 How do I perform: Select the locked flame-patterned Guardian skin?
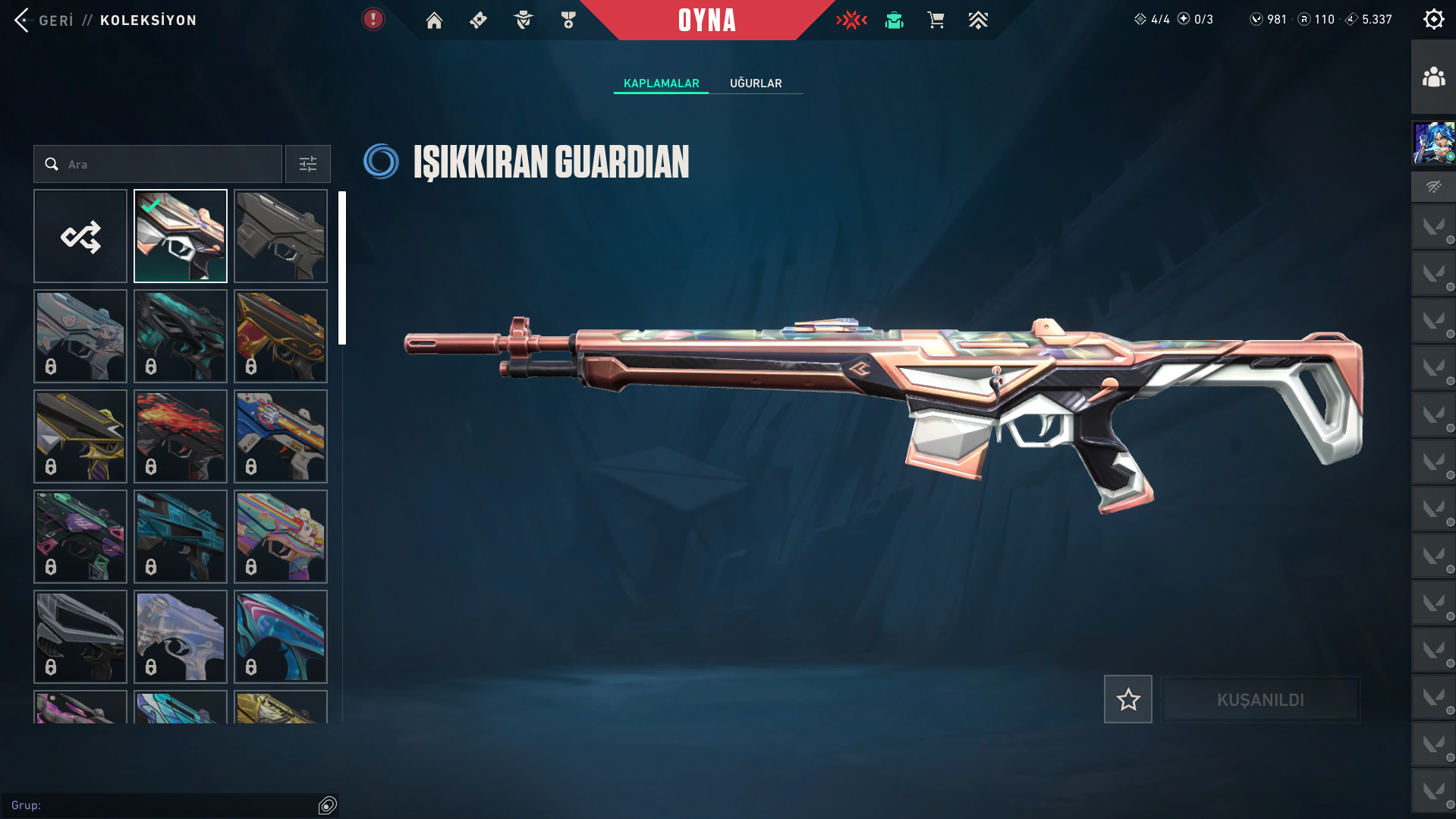[181, 436]
